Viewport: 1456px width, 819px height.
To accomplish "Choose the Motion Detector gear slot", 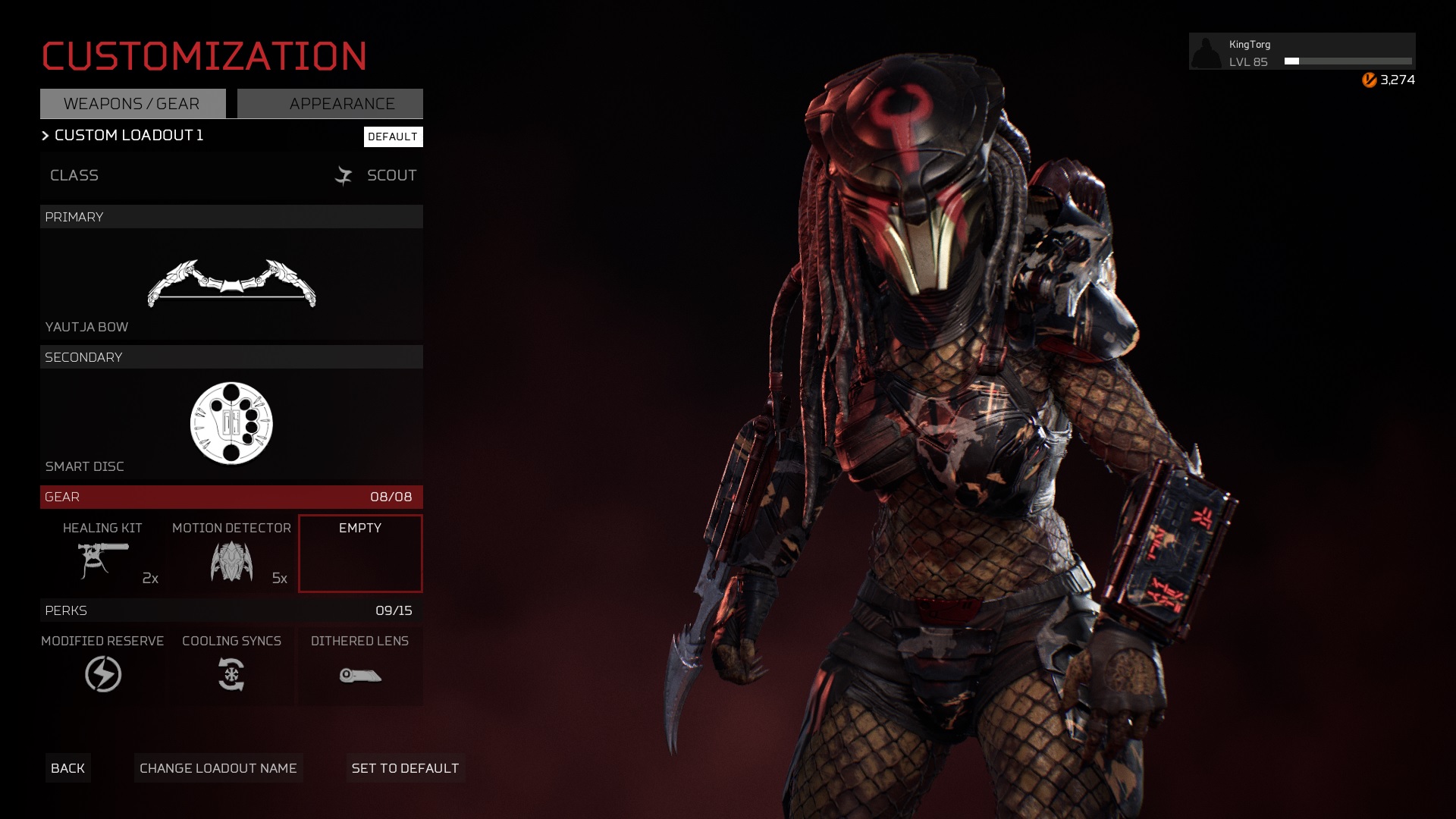I will pos(231,554).
